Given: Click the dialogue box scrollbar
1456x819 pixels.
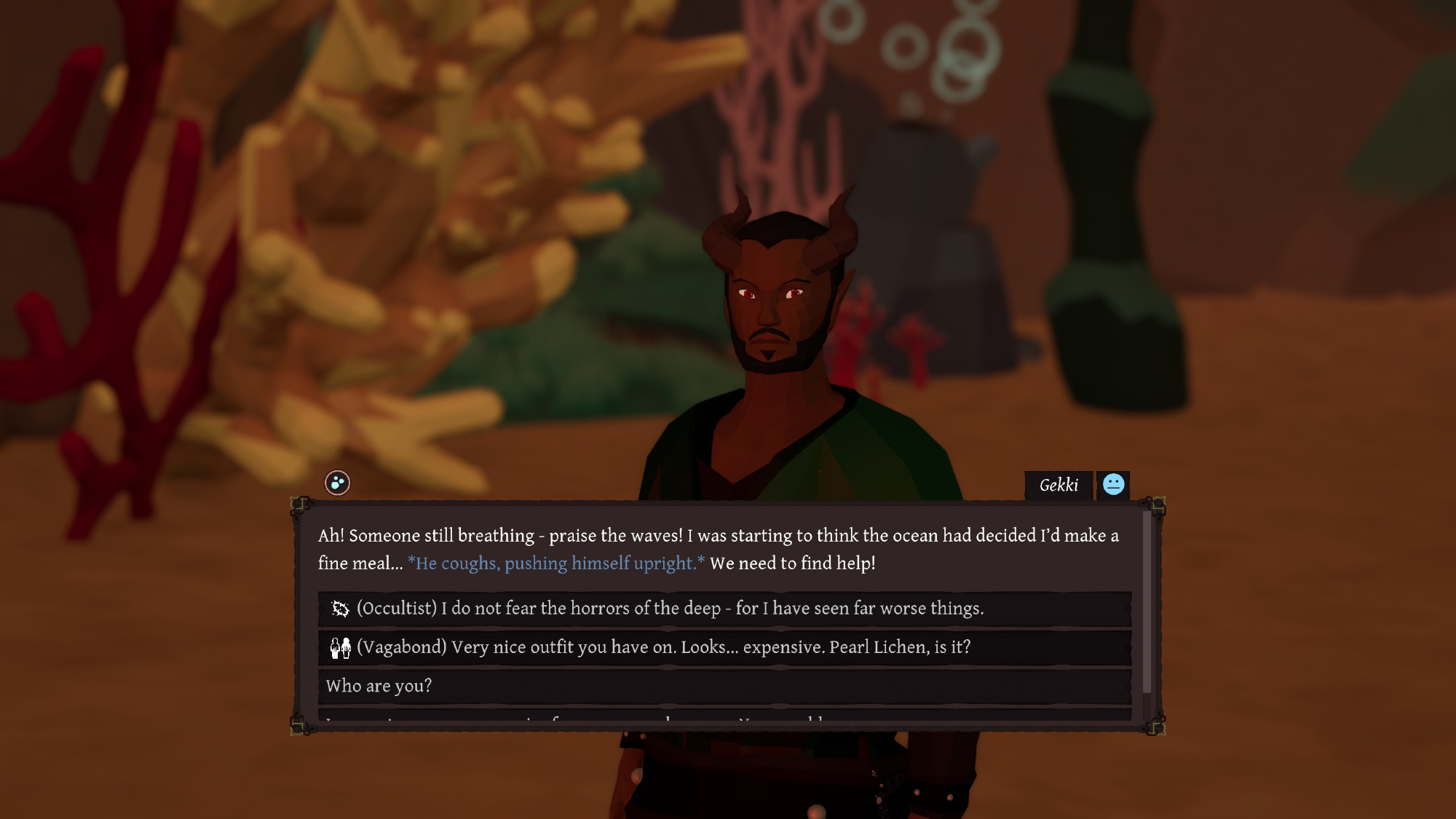Looking at the screenshot, I should [x=1147, y=603].
